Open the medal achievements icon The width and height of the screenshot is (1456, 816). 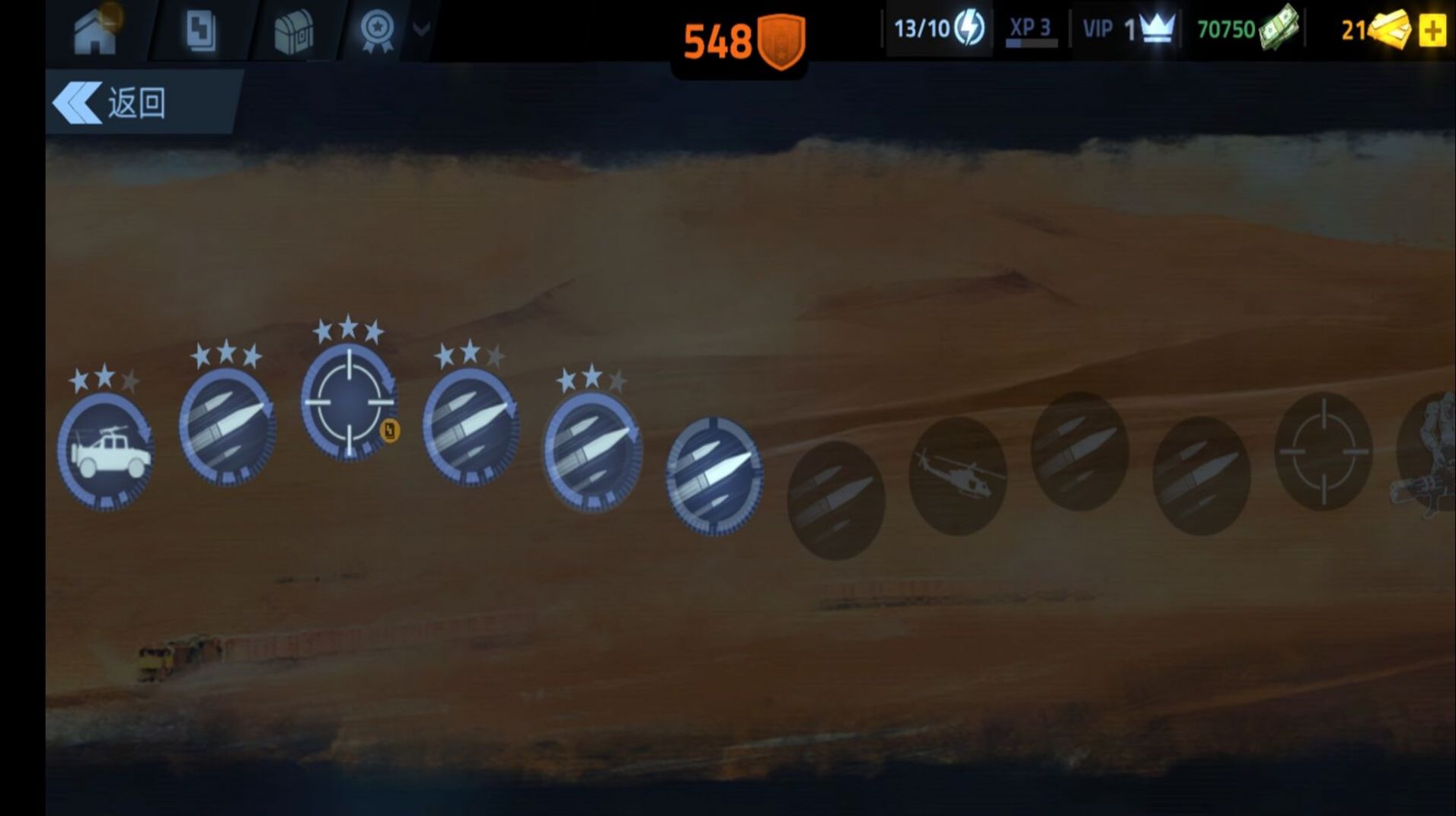tap(377, 30)
